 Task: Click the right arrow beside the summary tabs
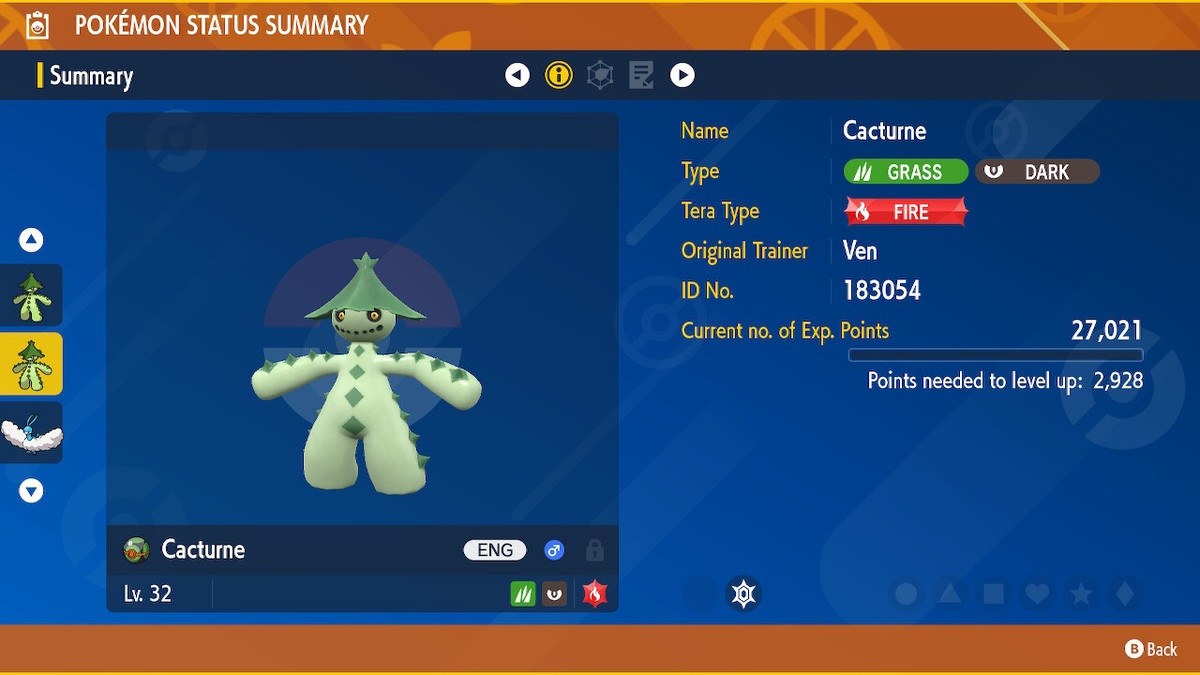click(682, 75)
